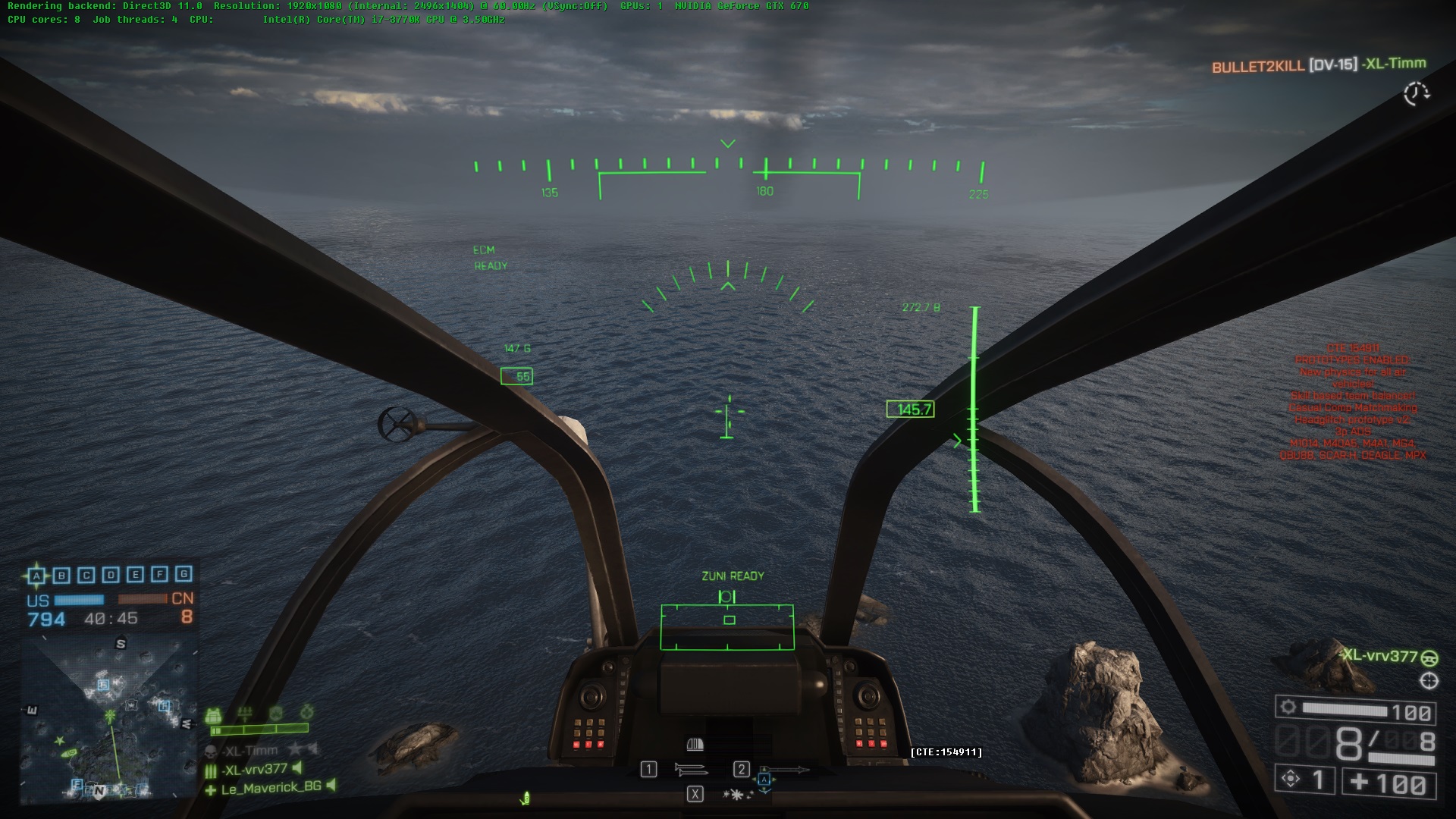Click the body armor squad perk icon
Viewport: 1456px width, 819px height.
pyautogui.click(x=214, y=716)
